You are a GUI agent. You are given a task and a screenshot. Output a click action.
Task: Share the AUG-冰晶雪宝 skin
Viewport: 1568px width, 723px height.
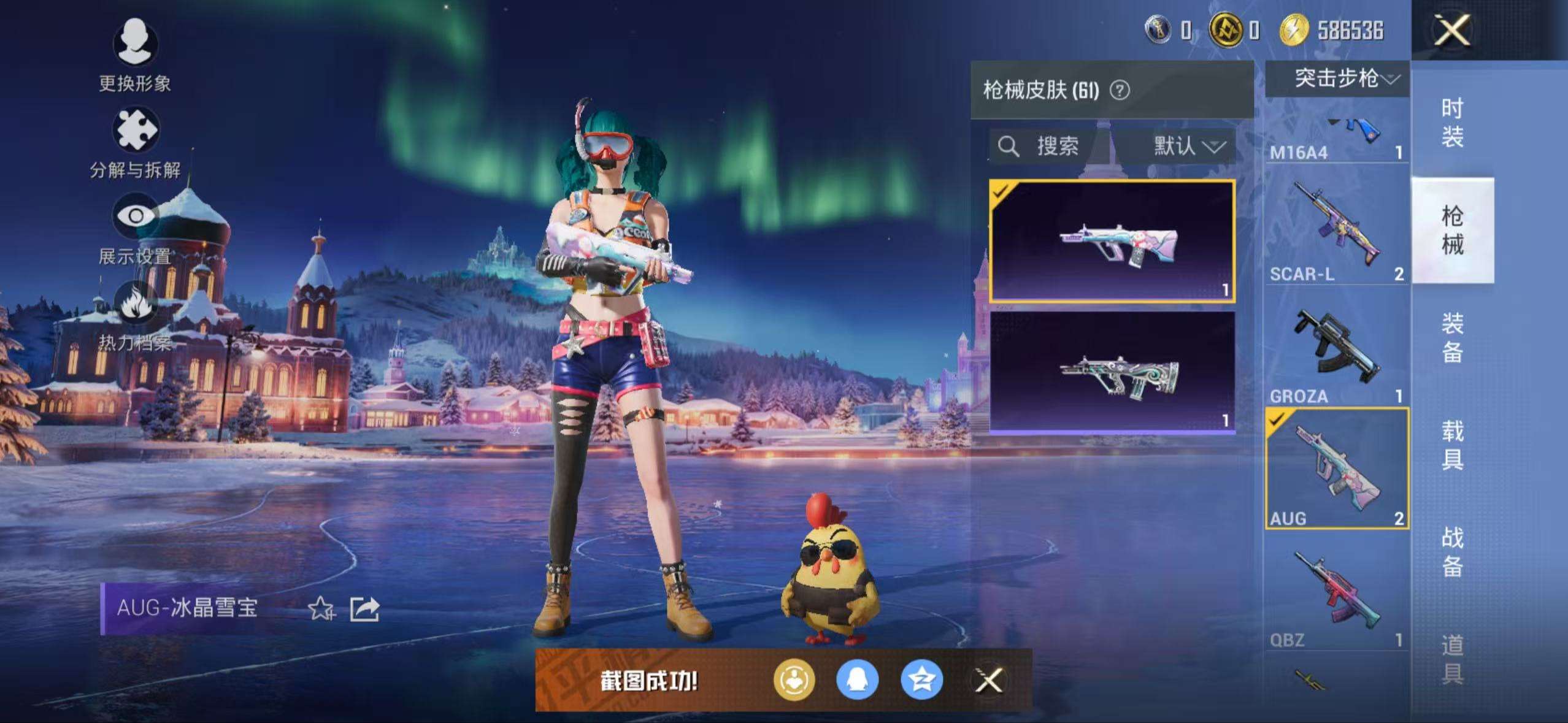[x=364, y=609]
